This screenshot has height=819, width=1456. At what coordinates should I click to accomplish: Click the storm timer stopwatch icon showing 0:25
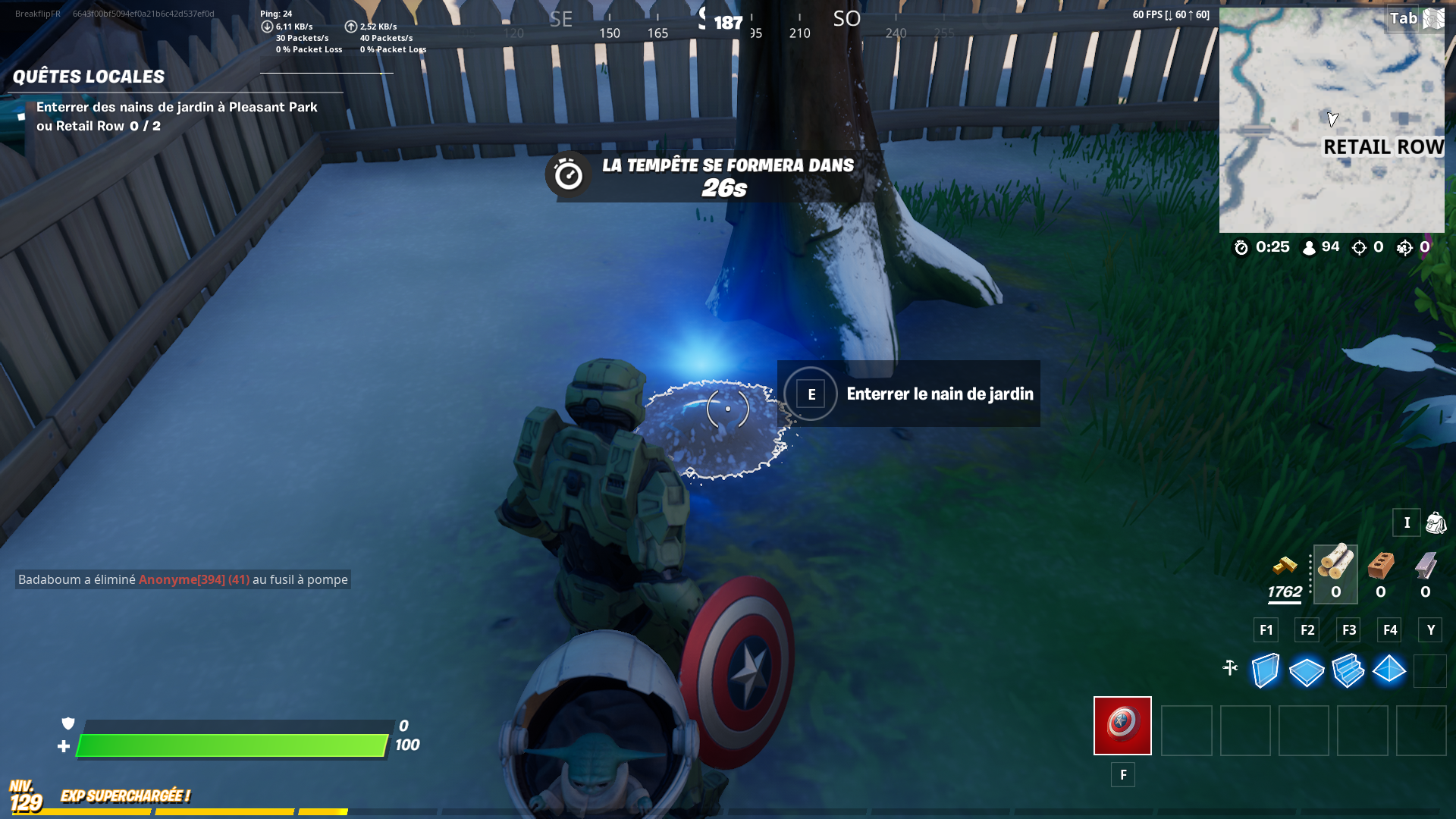pyautogui.click(x=1241, y=247)
